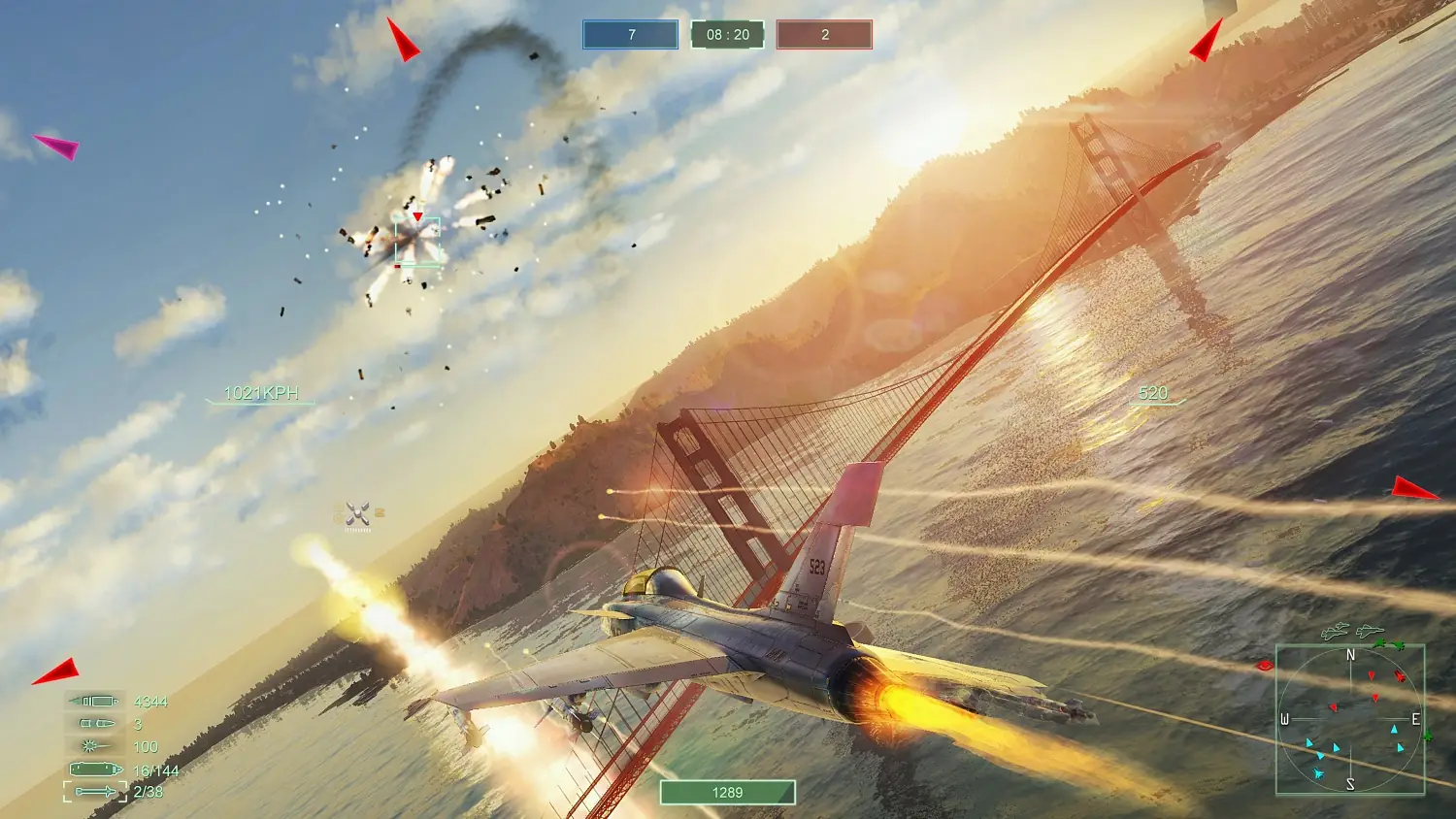
Task: Toggle the red team score panel showing 2
Action: (x=823, y=35)
